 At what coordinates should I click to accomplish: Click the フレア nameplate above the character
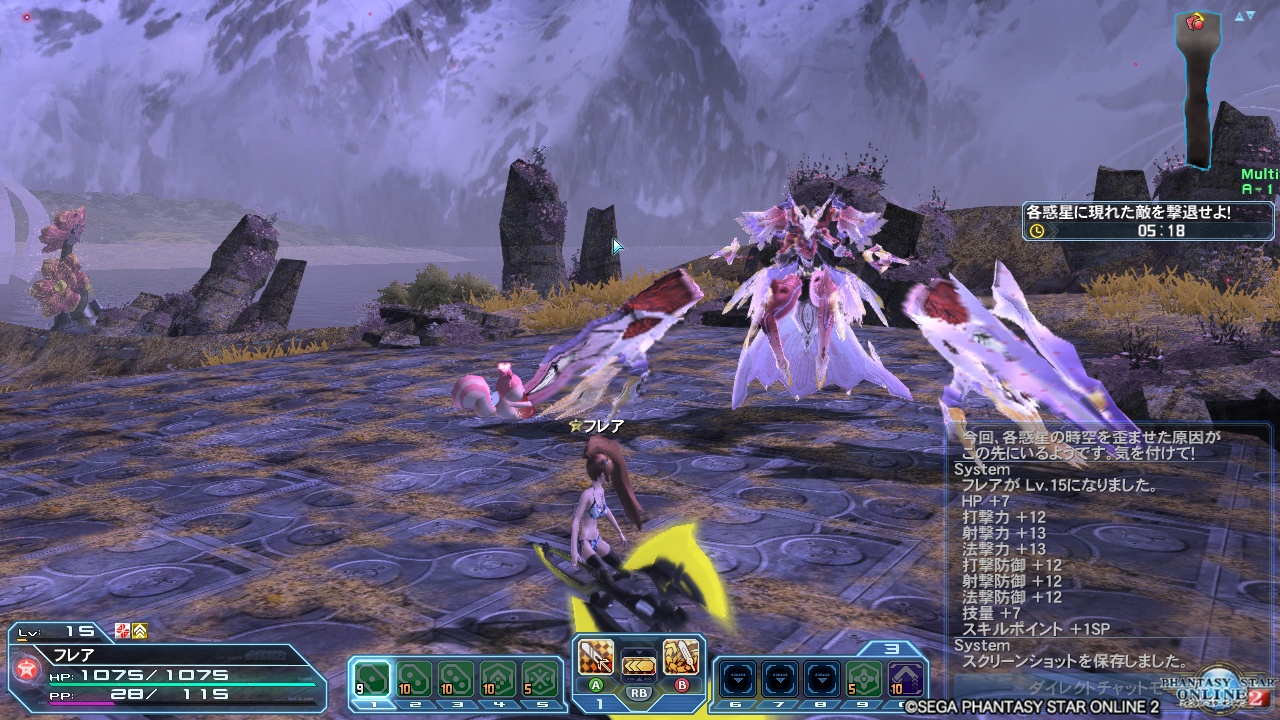tap(596, 427)
